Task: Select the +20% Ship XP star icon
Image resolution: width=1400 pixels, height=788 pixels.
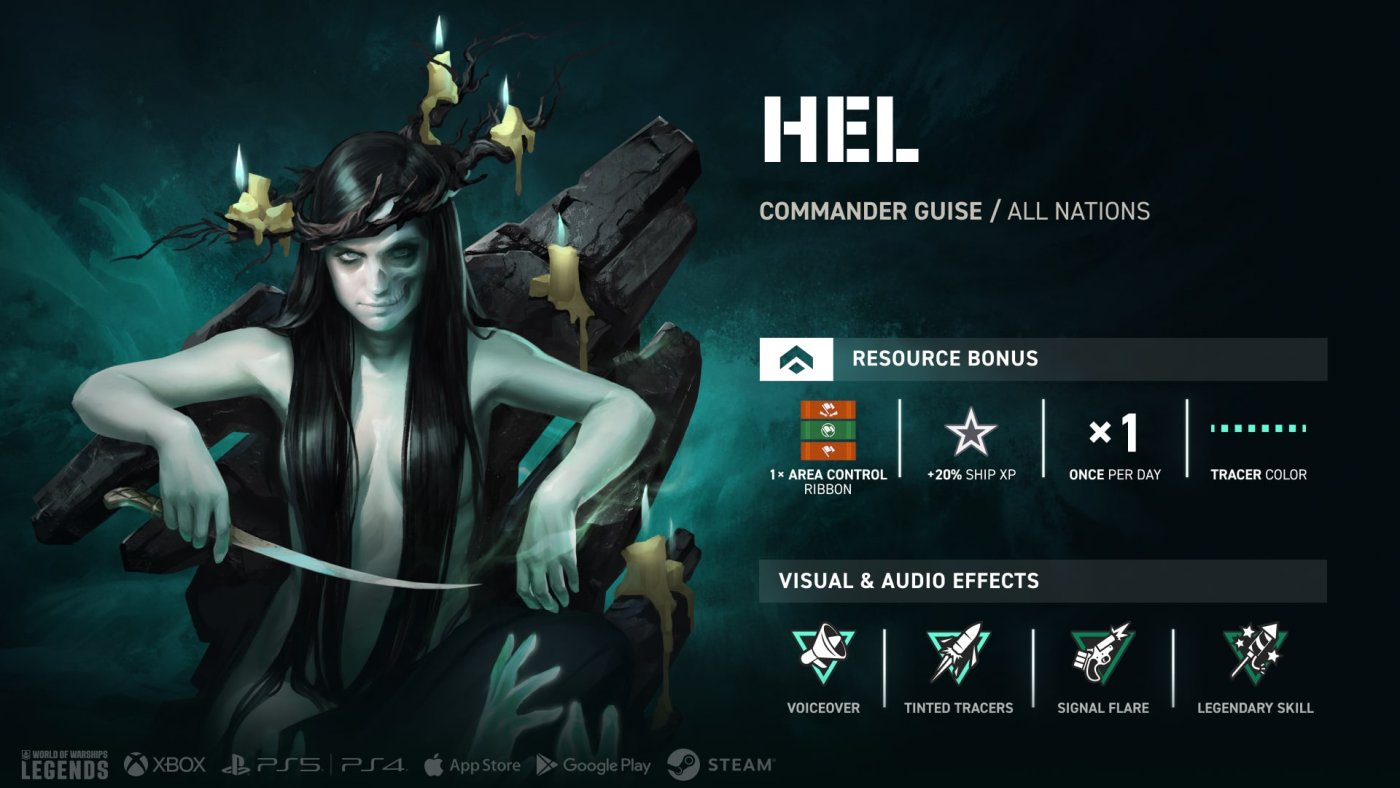Action: pyautogui.click(x=971, y=433)
